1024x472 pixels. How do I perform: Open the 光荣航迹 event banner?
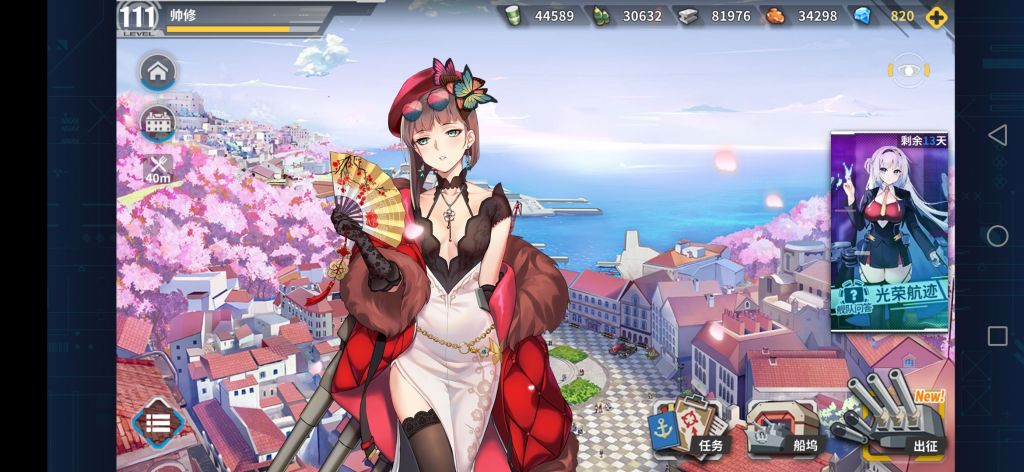[x=889, y=232]
